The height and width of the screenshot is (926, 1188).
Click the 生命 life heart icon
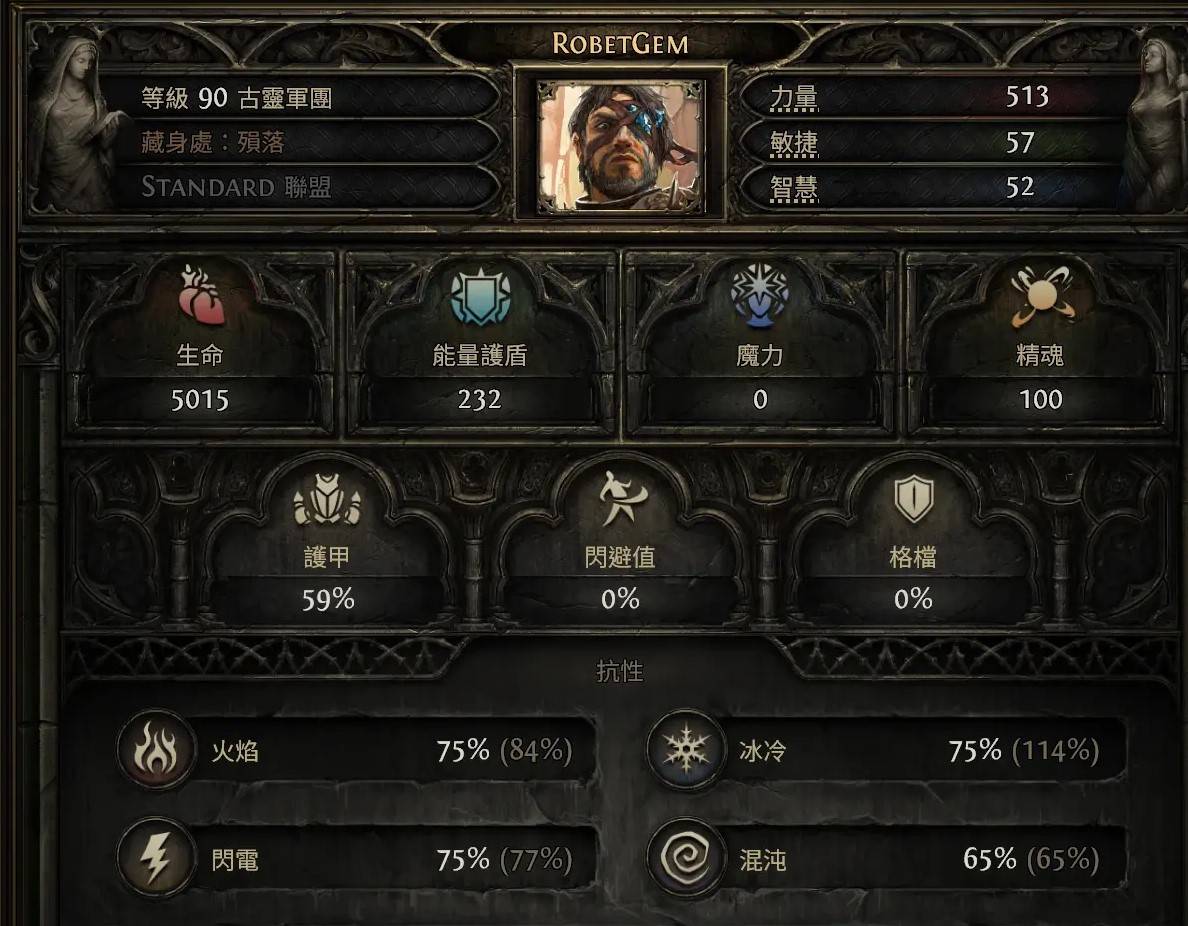click(x=200, y=297)
